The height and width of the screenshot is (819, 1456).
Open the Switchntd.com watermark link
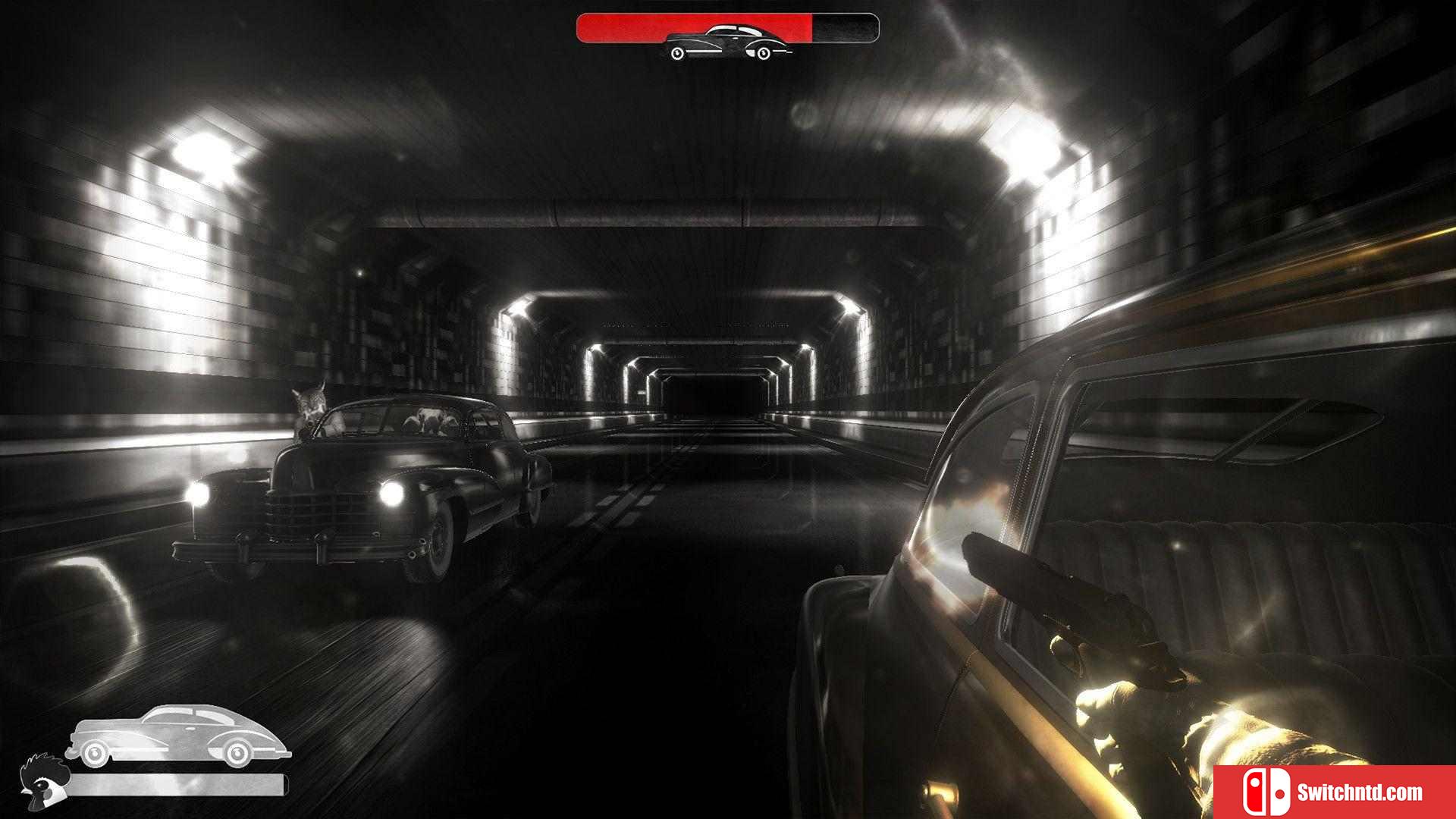[1335, 792]
